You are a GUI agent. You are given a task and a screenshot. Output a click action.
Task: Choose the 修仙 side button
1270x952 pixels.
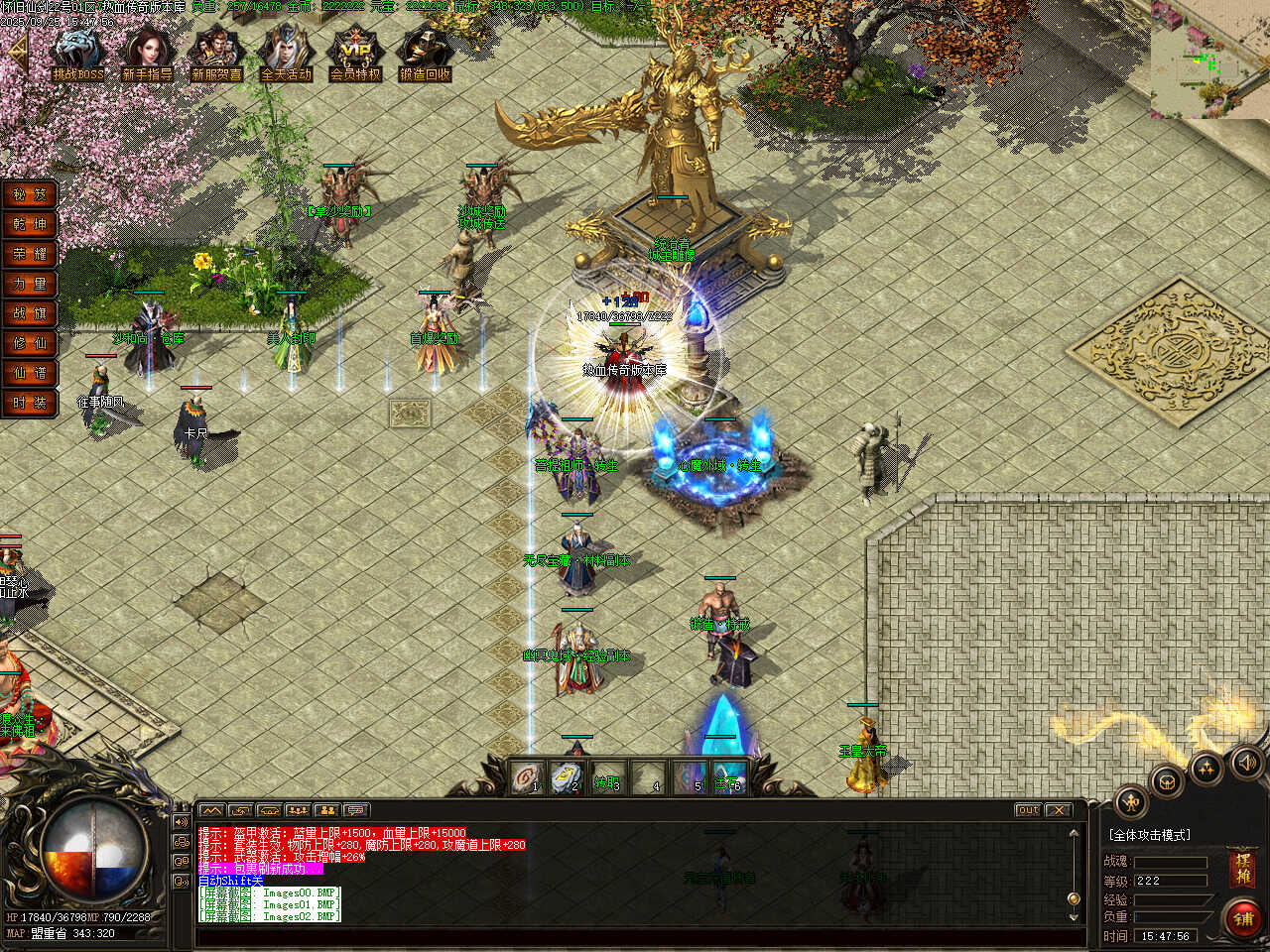[30, 343]
